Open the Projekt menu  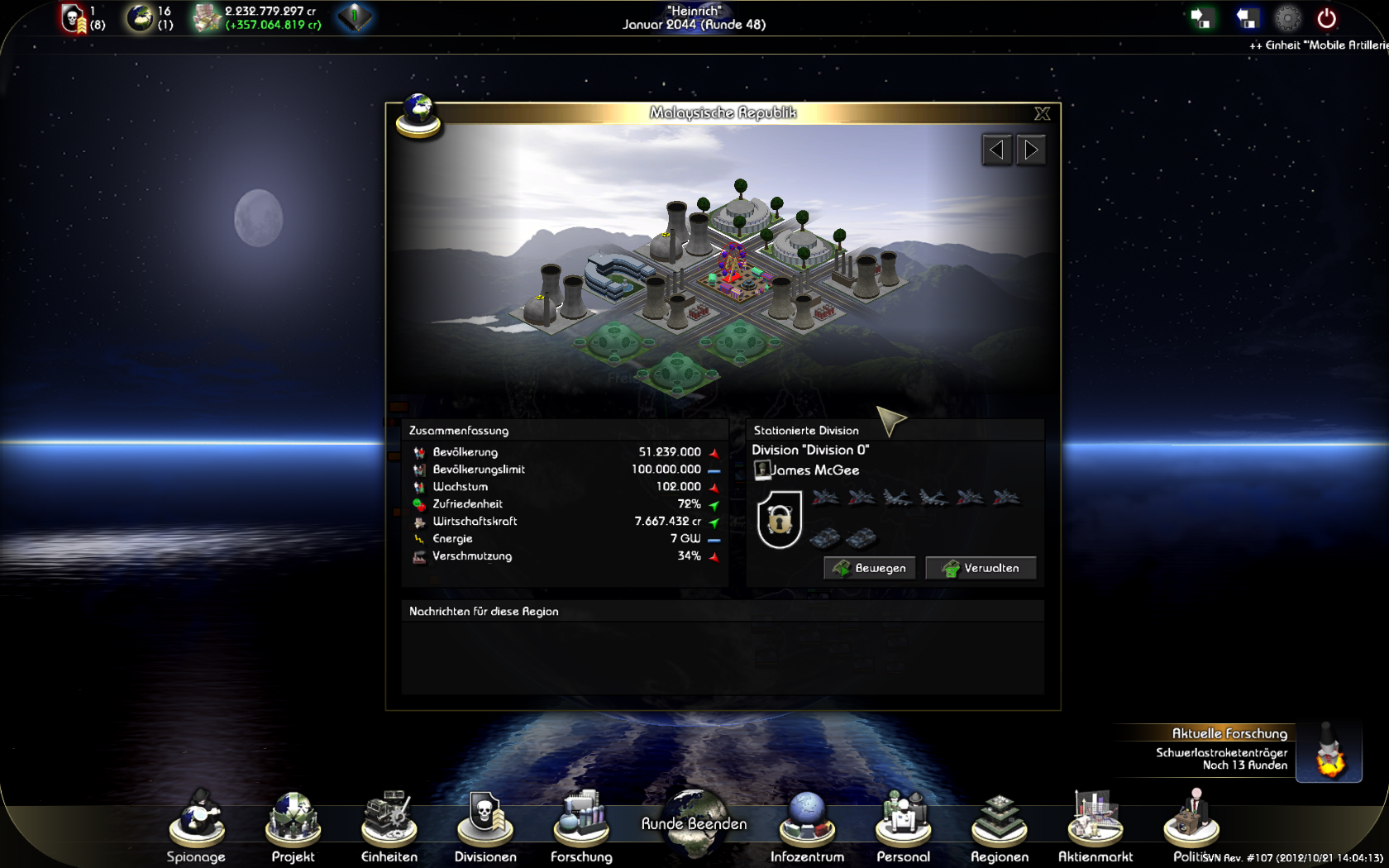(293, 825)
